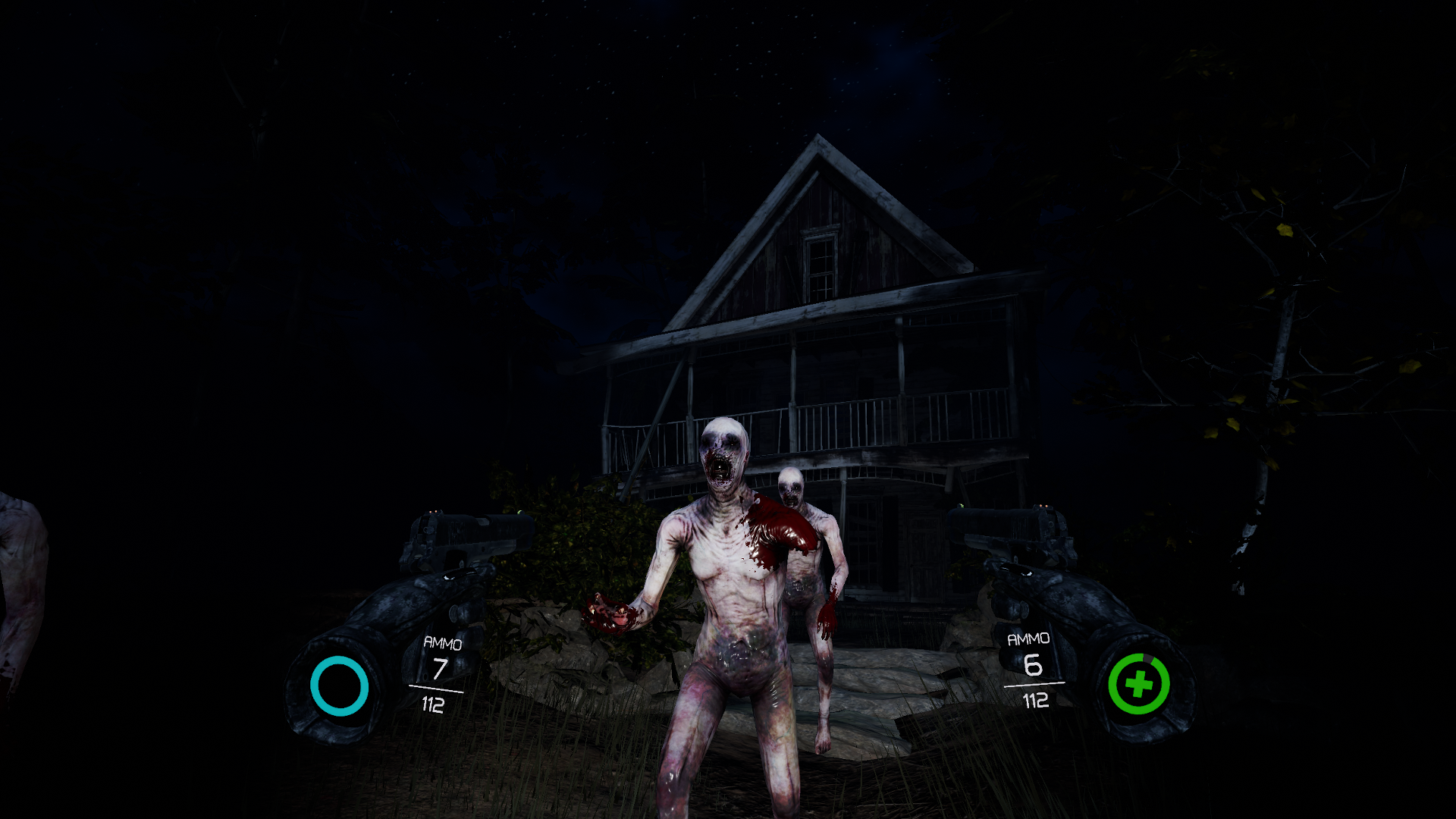Click the glowing sights on the right pistol
Image resolution: width=1456 pixels, height=819 pixels.
coord(1045,507)
